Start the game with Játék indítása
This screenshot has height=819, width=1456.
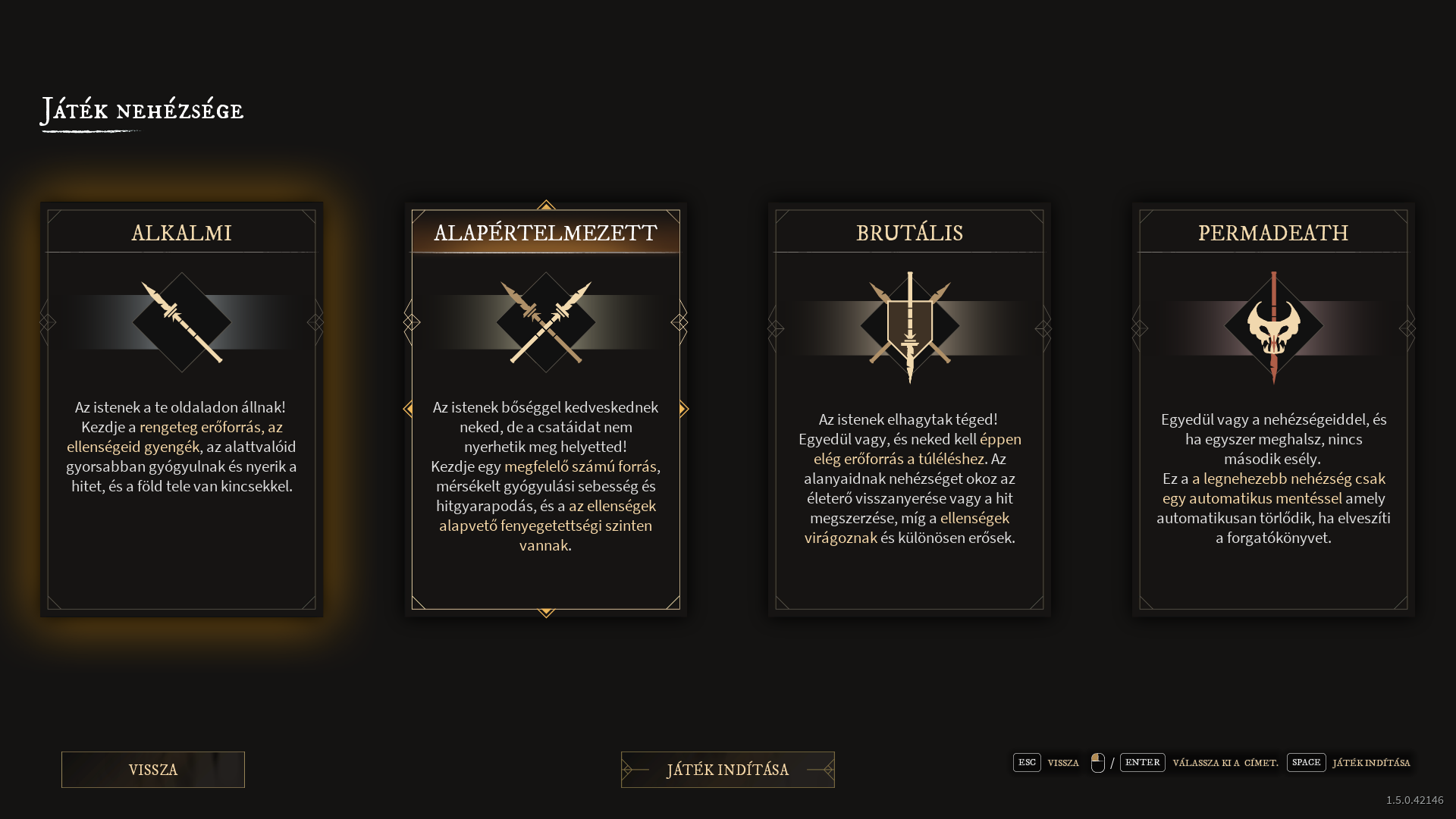click(x=727, y=770)
